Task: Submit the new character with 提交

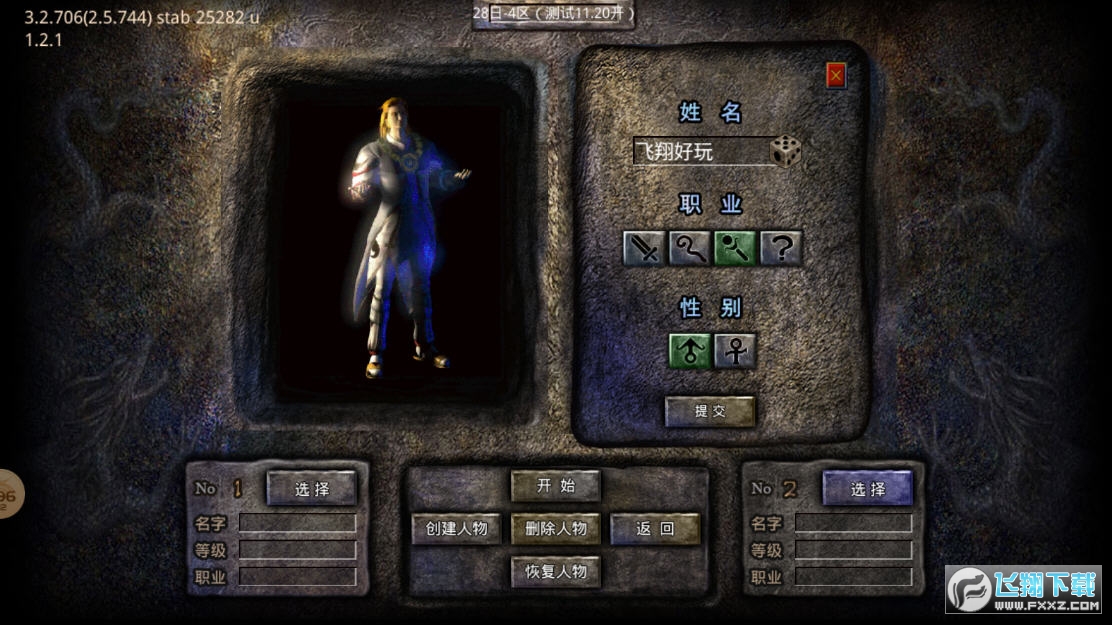Action: coord(710,411)
